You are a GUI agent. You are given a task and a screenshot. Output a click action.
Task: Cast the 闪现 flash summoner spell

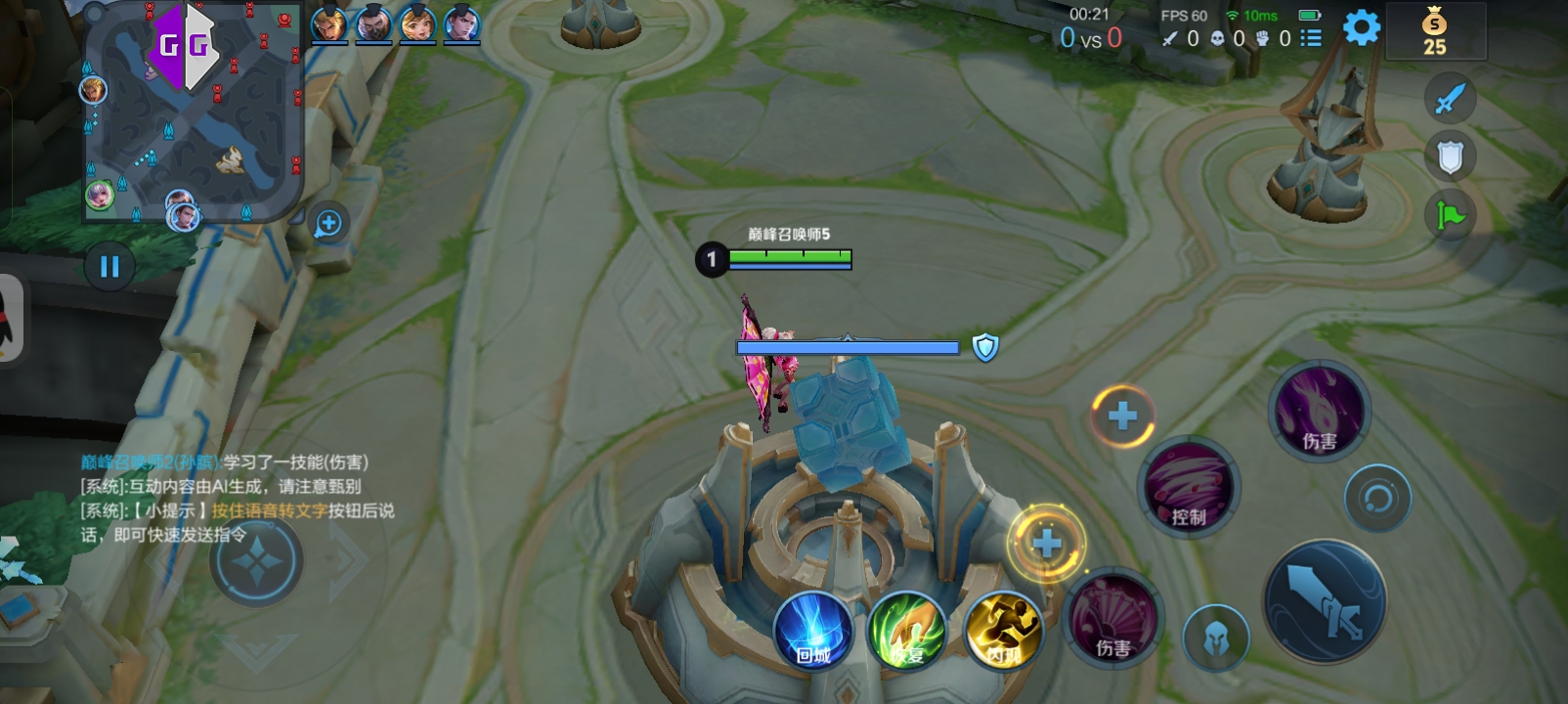(x=1001, y=632)
